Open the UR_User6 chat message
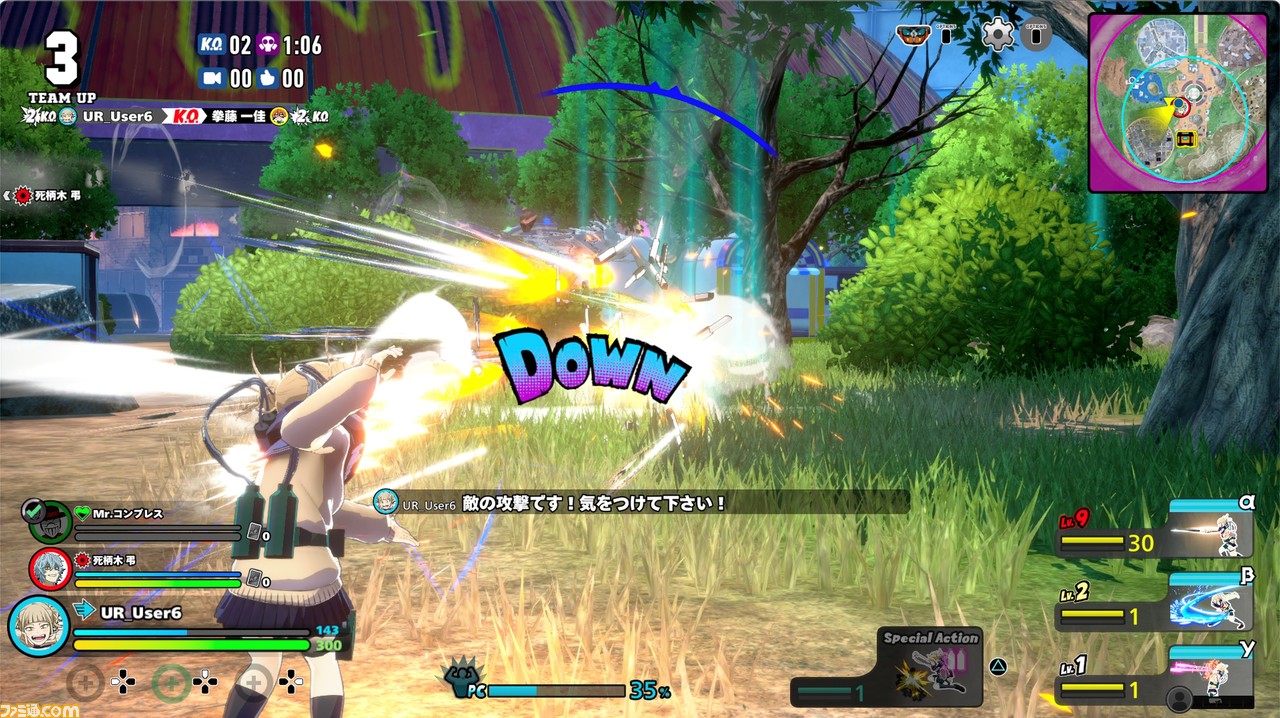 [x=640, y=503]
